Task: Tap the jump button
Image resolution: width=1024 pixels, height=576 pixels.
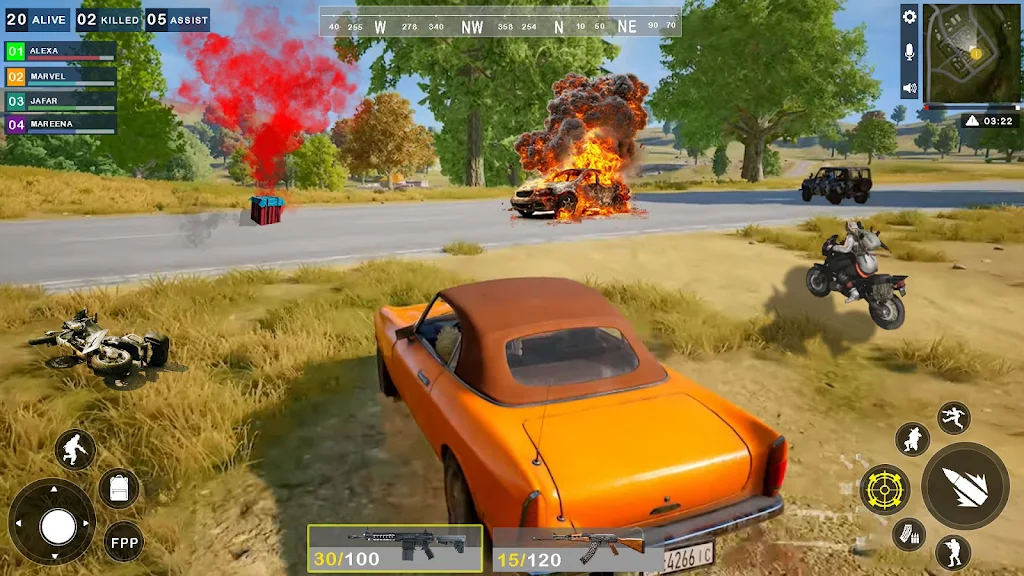Action: tap(953, 417)
